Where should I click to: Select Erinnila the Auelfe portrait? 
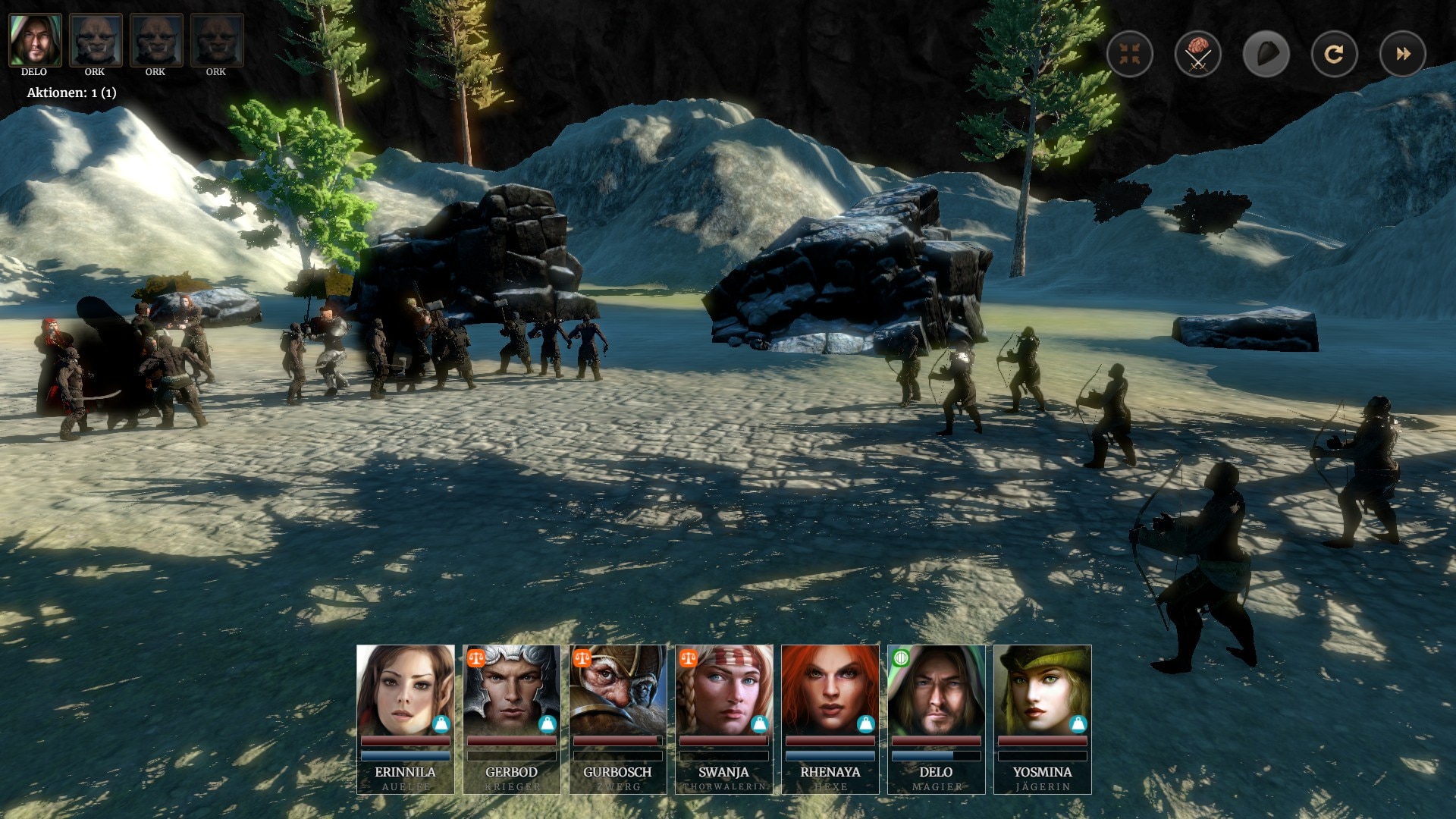tap(405, 690)
